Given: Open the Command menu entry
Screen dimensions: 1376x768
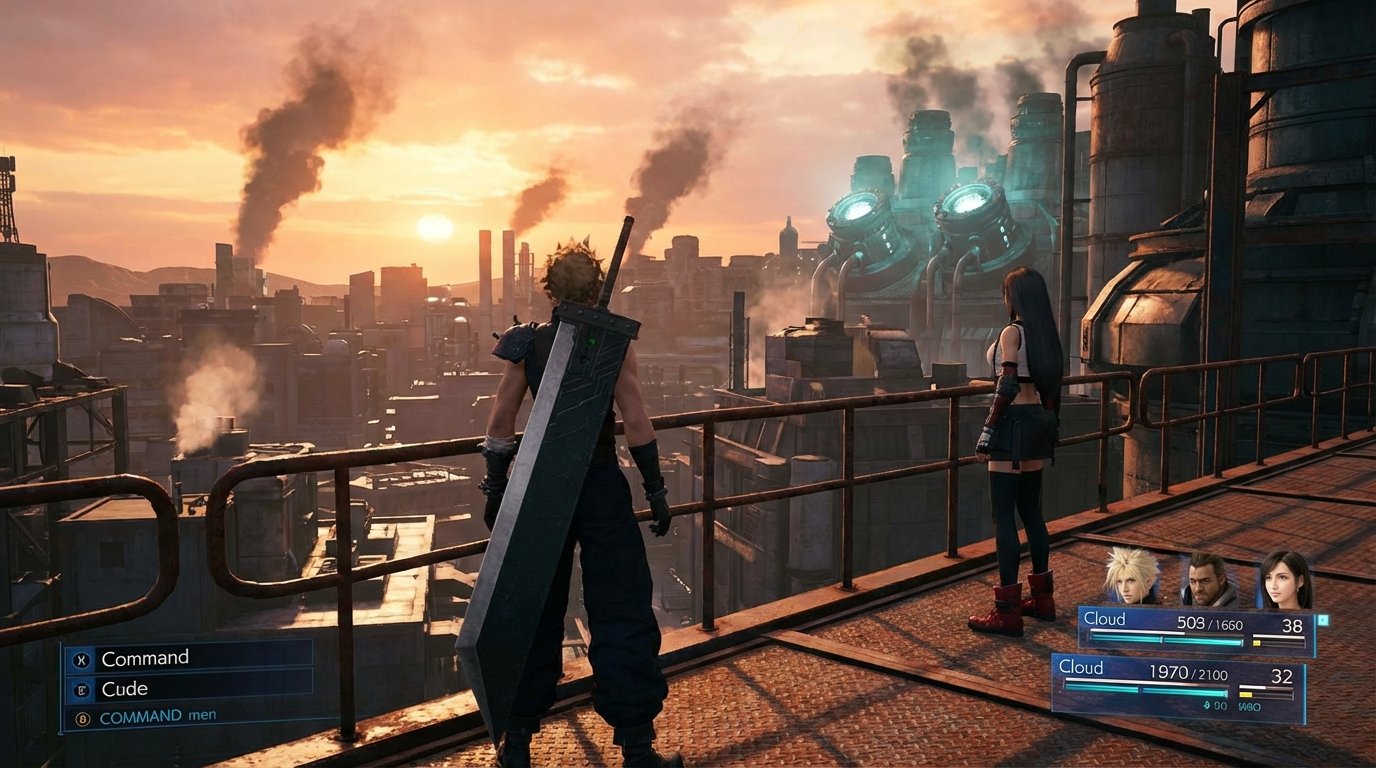Looking at the screenshot, I should [145, 658].
